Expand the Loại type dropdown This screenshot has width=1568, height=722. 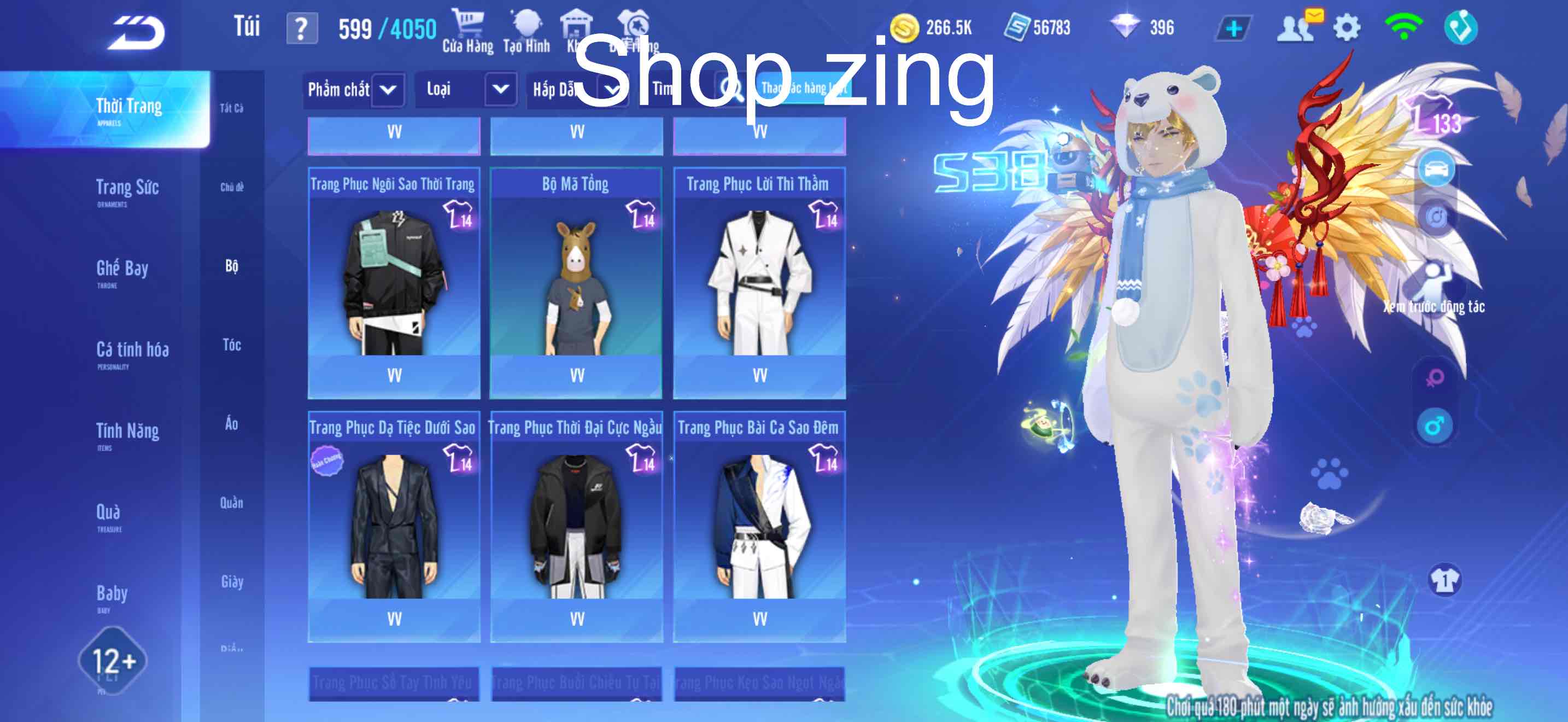[469, 90]
